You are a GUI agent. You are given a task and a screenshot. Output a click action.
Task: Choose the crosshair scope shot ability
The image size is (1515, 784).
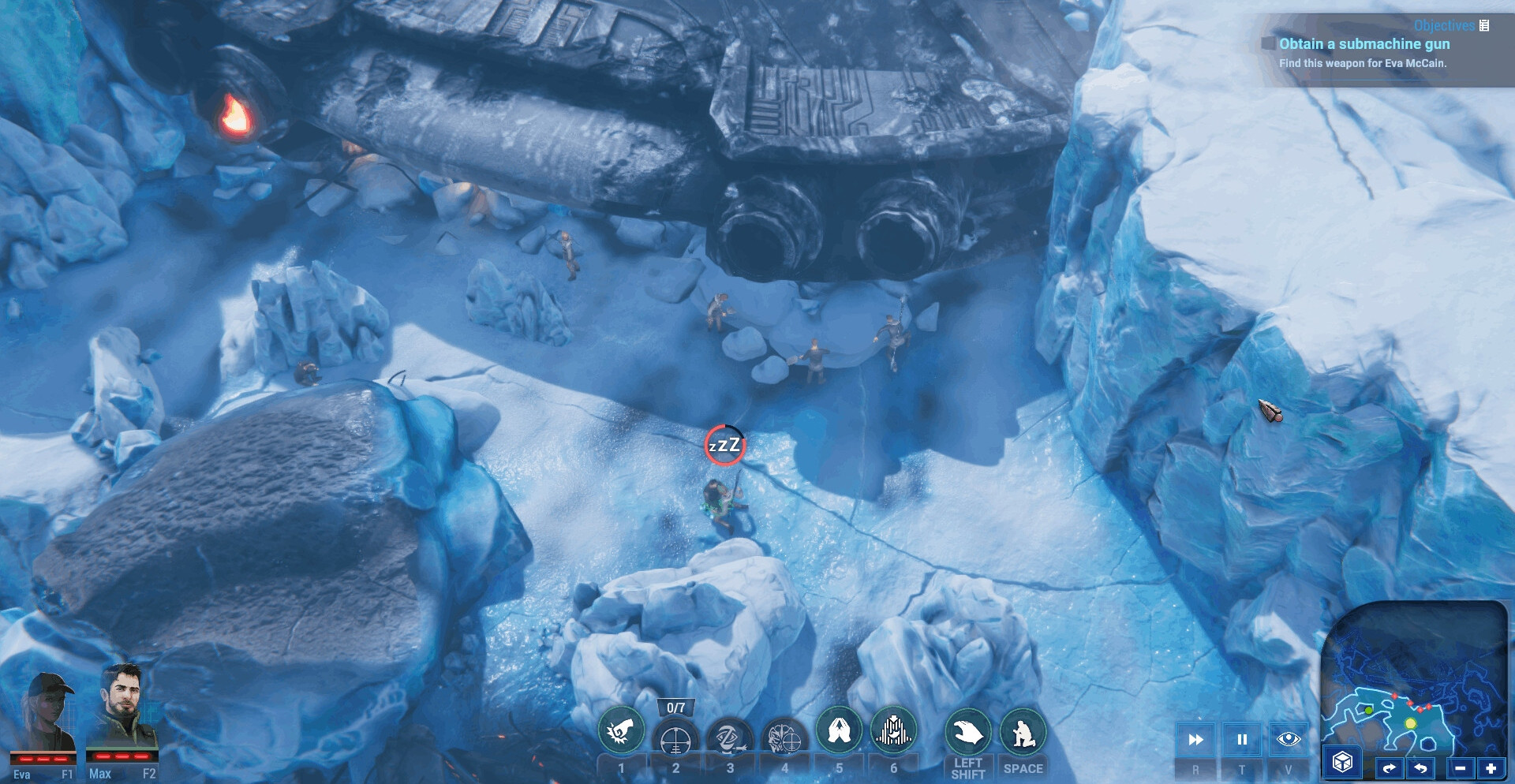click(x=675, y=741)
